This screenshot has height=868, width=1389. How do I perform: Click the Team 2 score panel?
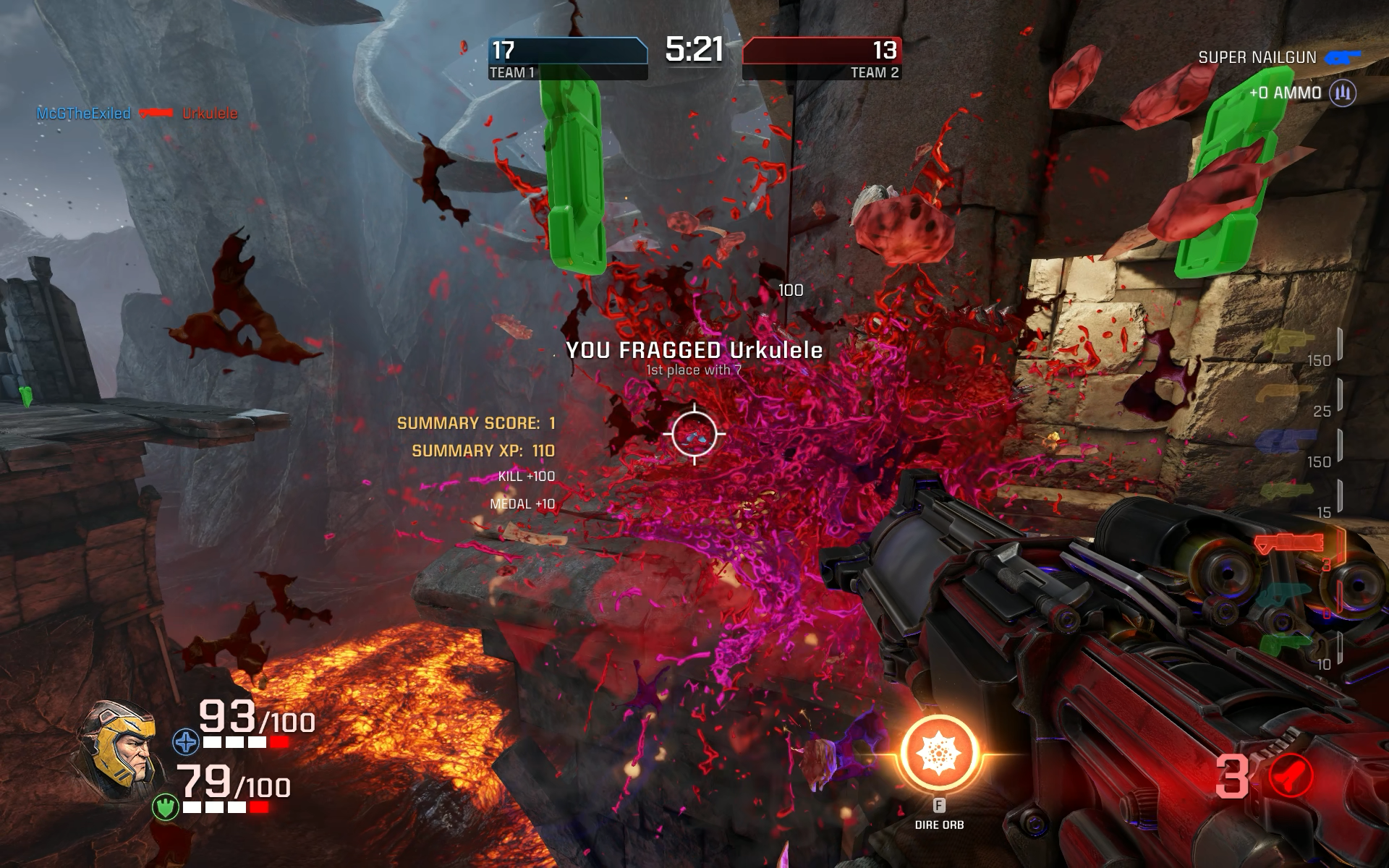tap(822, 58)
